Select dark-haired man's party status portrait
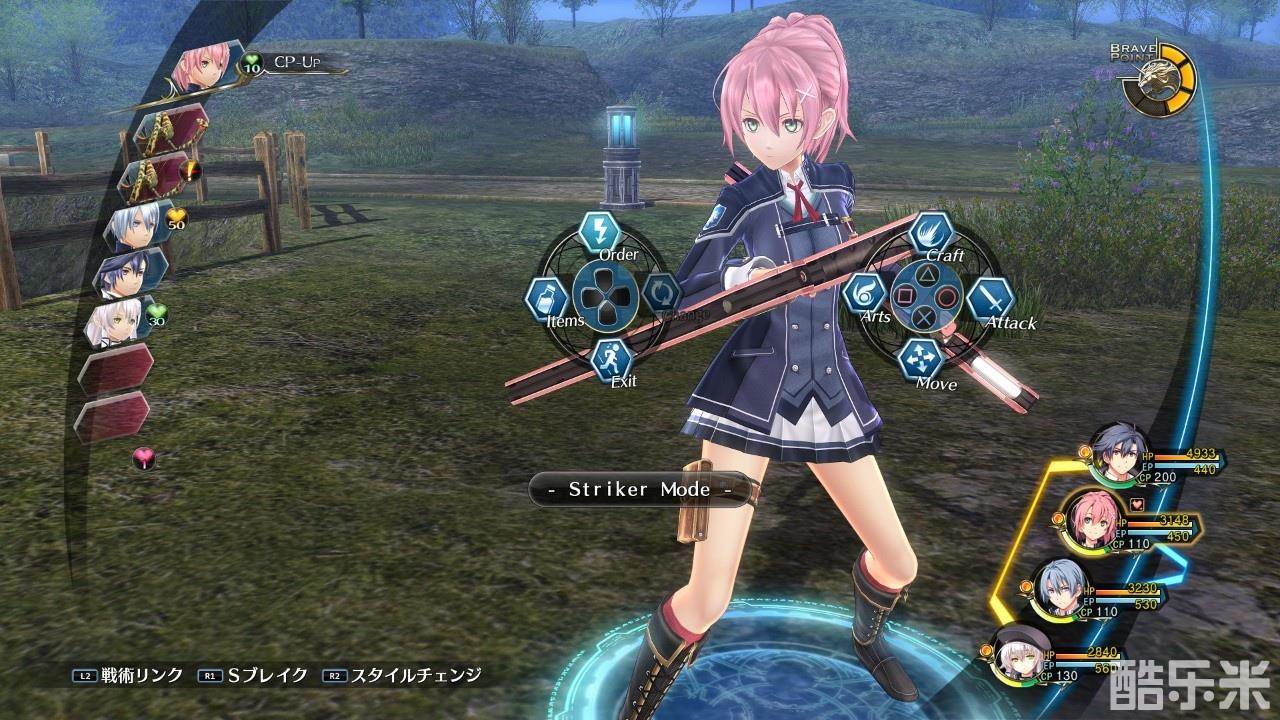Image resolution: width=1280 pixels, height=720 pixels. pos(1113,456)
